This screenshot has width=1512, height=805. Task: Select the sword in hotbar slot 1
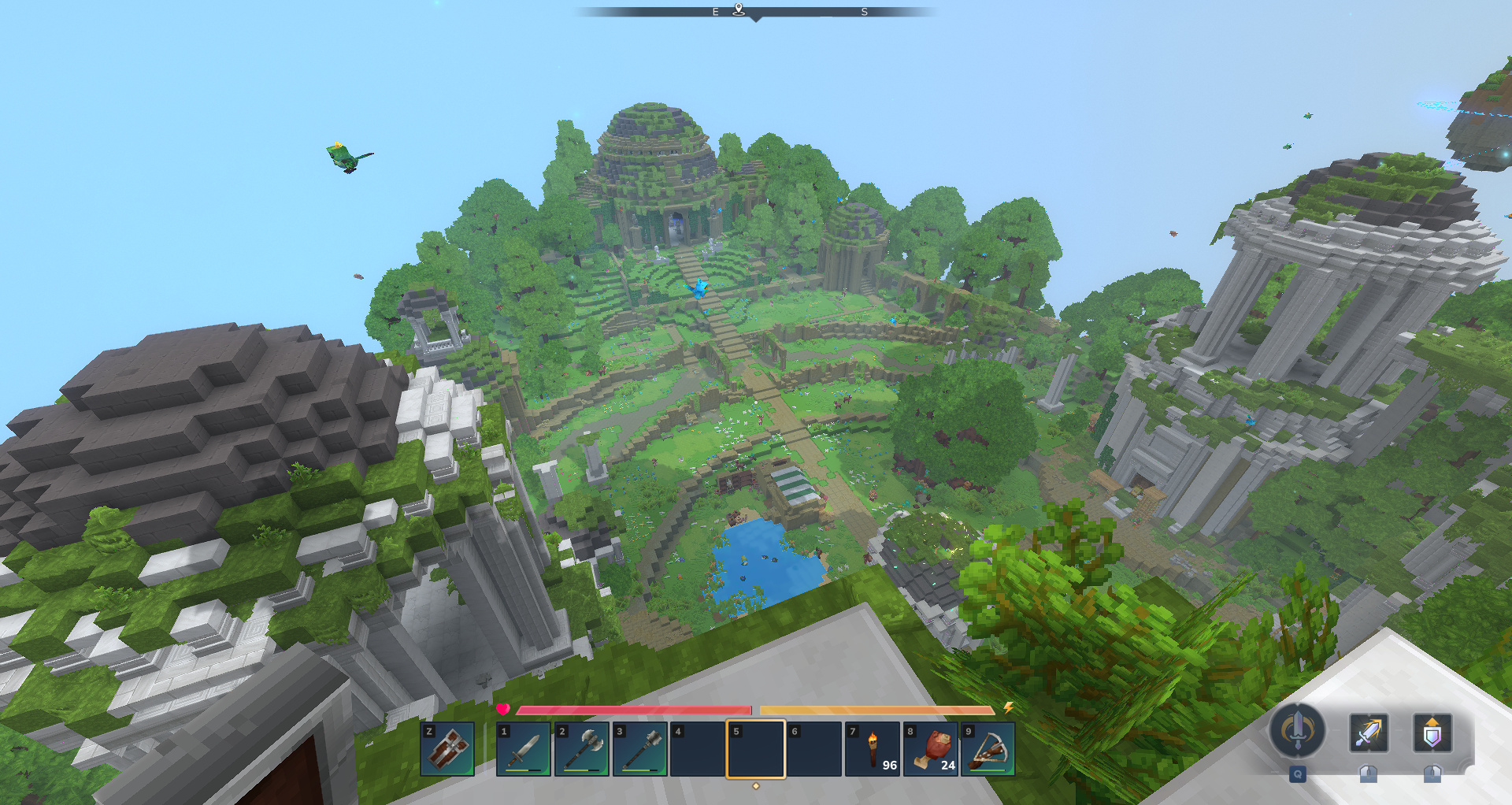(x=524, y=749)
